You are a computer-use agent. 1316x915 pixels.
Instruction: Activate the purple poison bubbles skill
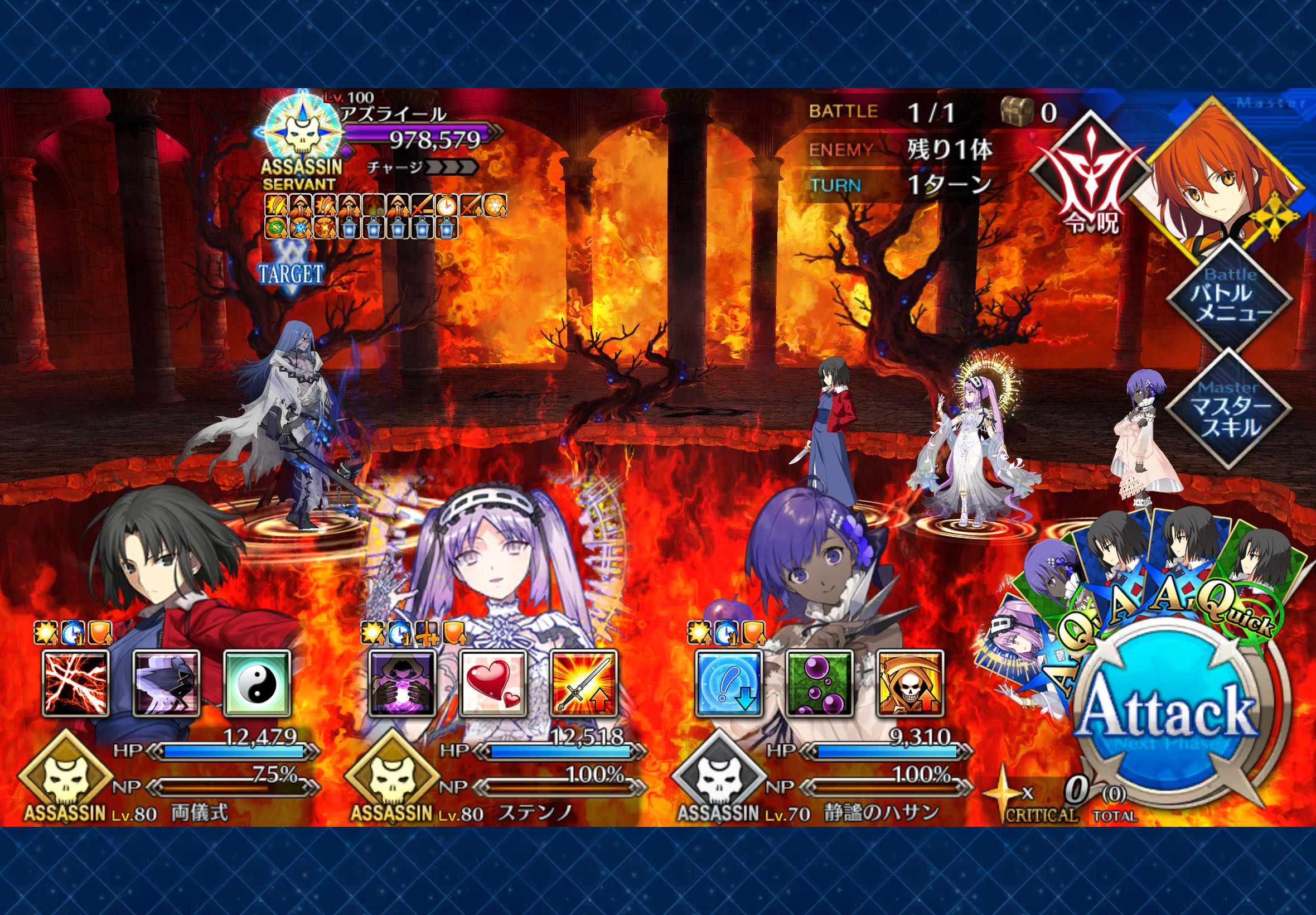click(x=819, y=682)
